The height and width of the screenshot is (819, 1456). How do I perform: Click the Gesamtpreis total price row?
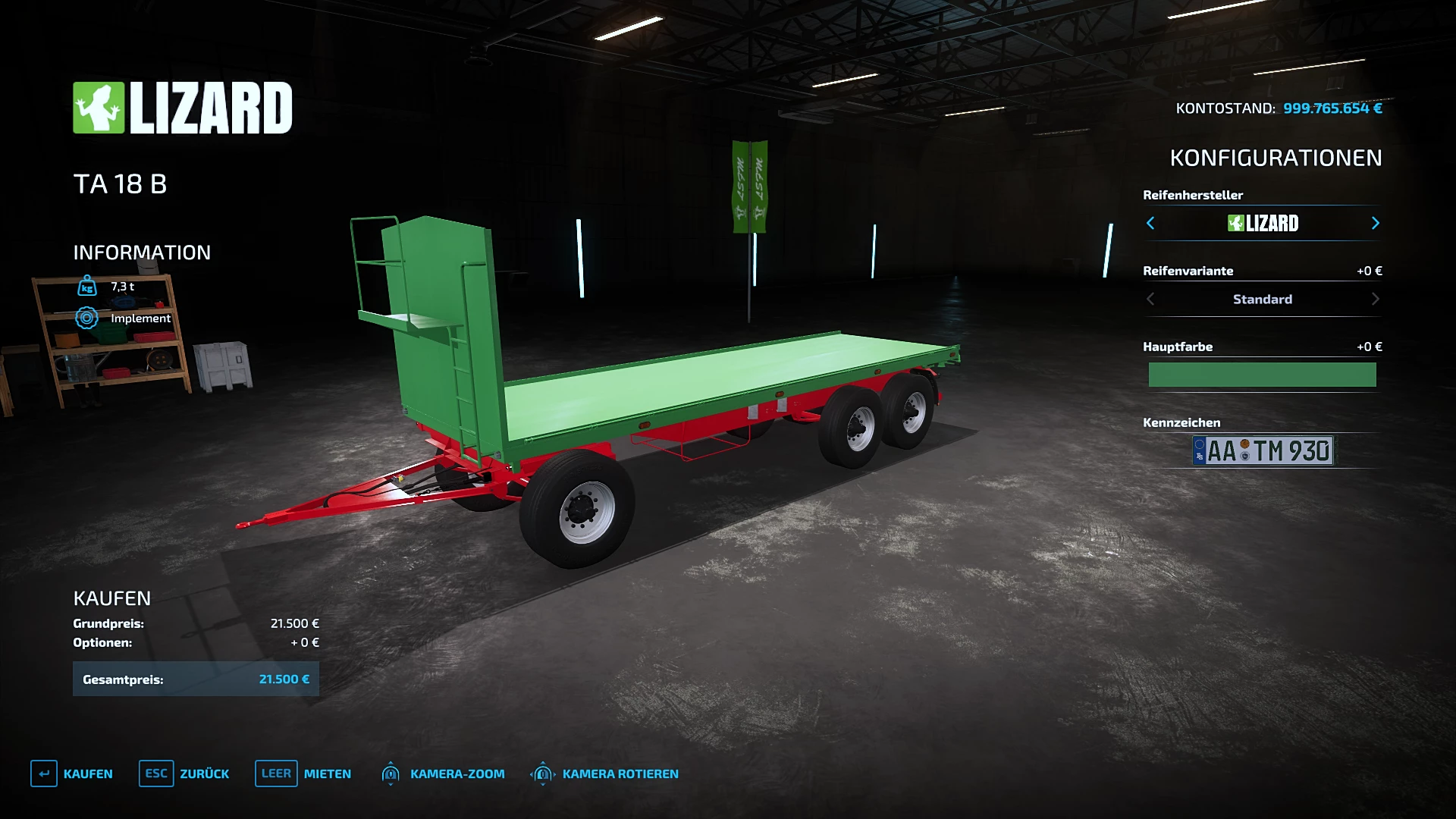click(196, 679)
